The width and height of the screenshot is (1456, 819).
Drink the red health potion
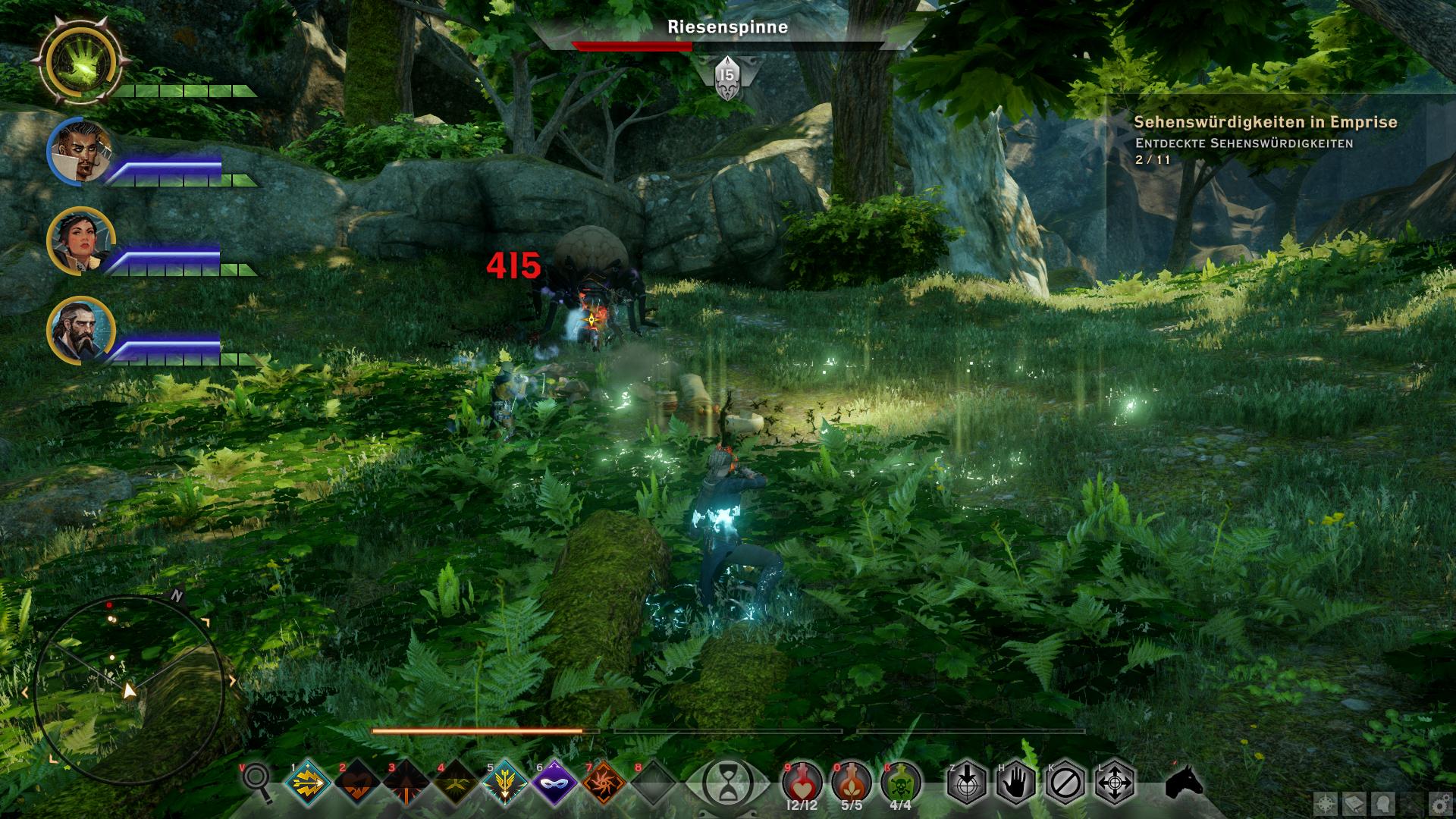pos(802,780)
